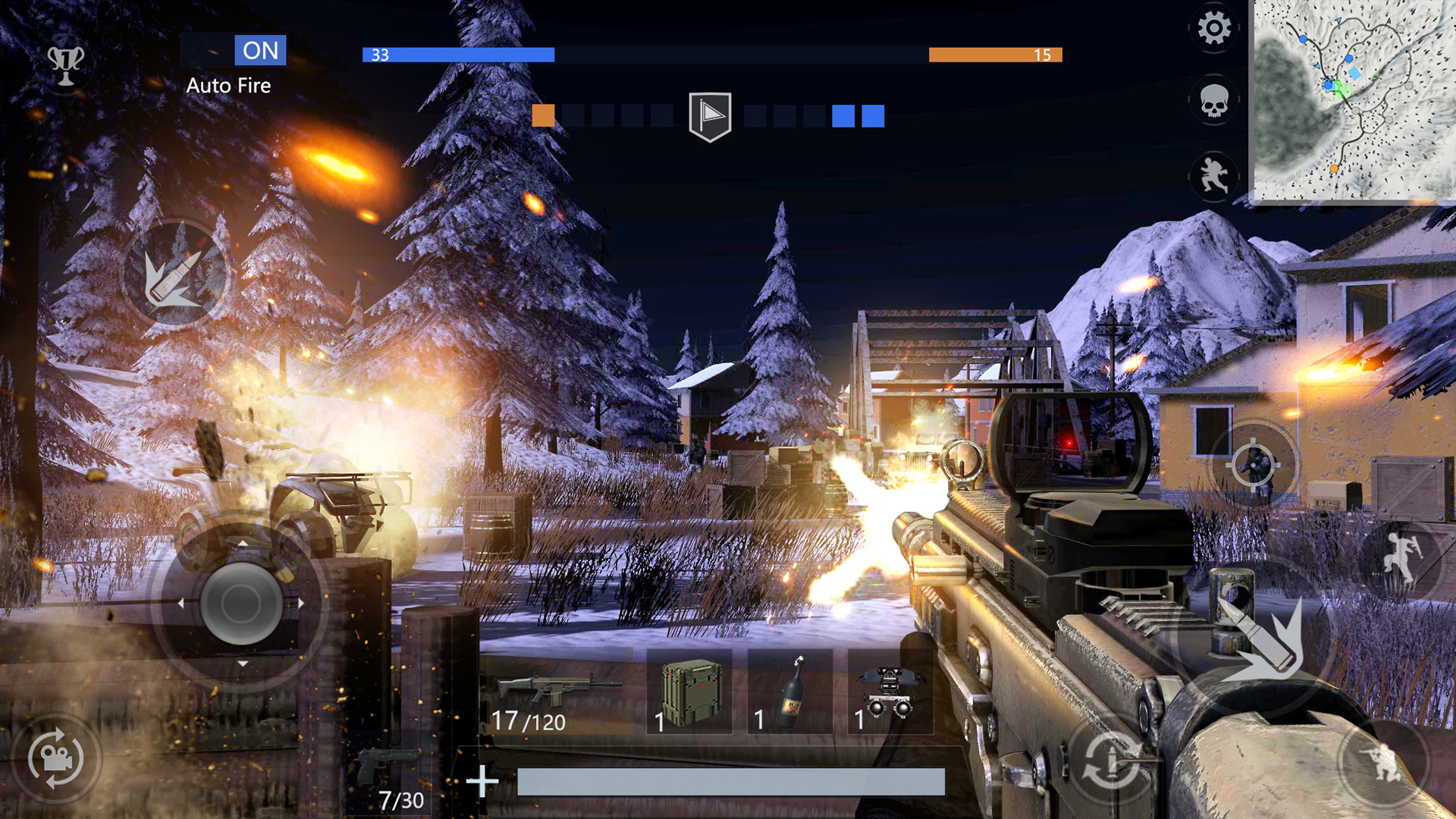This screenshot has width=1456, height=819.
Task: Open the trophy leaderboard icon
Action: pos(66,64)
